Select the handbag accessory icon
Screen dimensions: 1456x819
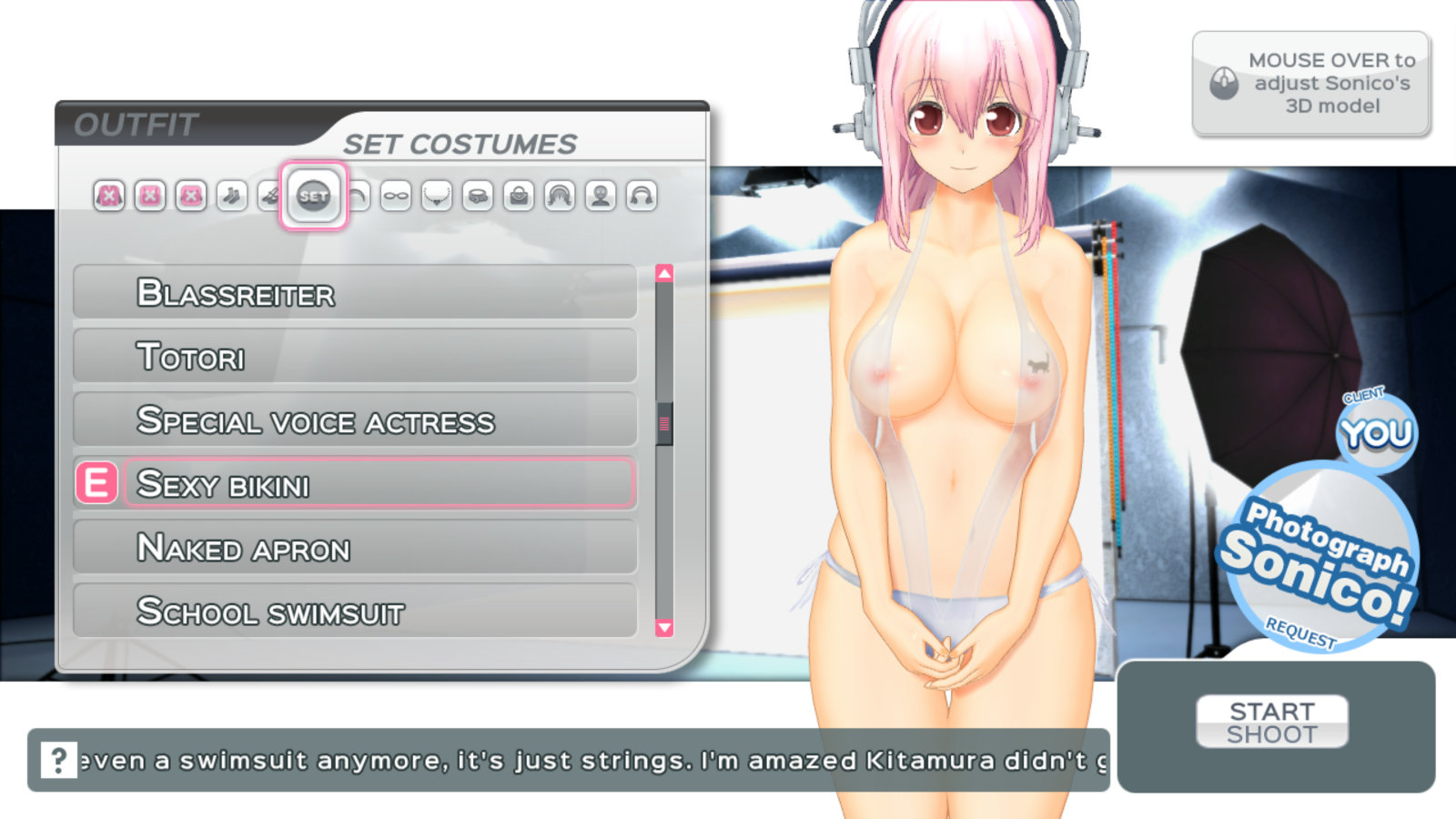519,196
